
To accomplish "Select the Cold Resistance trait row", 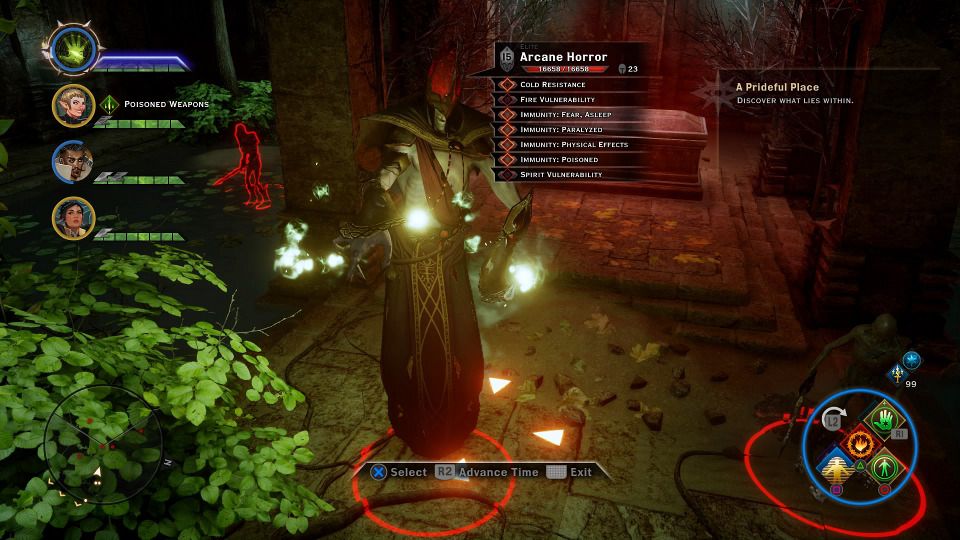I will tap(556, 85).
